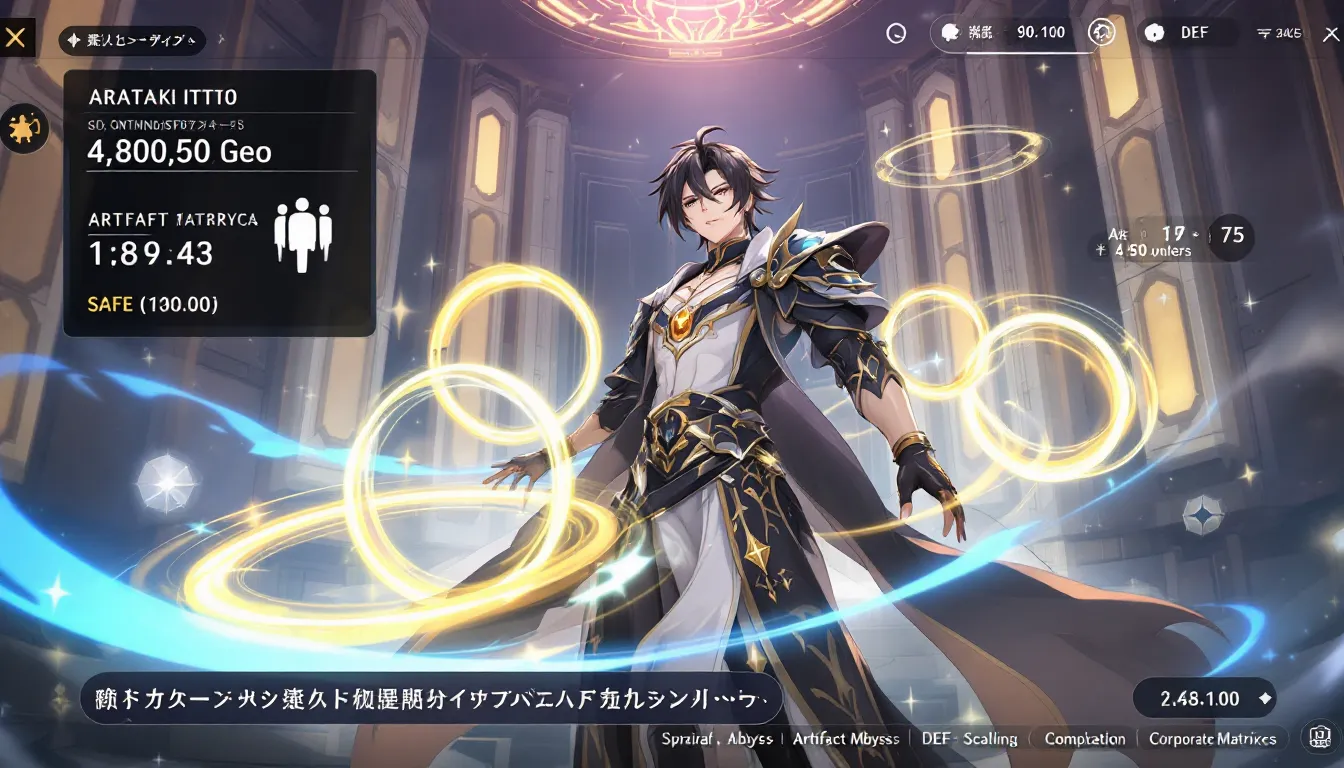The width and height of the screenshot is (1344, 768).
Task: Show the Corporate Matrixes tab
Action: click(1212, 739)
